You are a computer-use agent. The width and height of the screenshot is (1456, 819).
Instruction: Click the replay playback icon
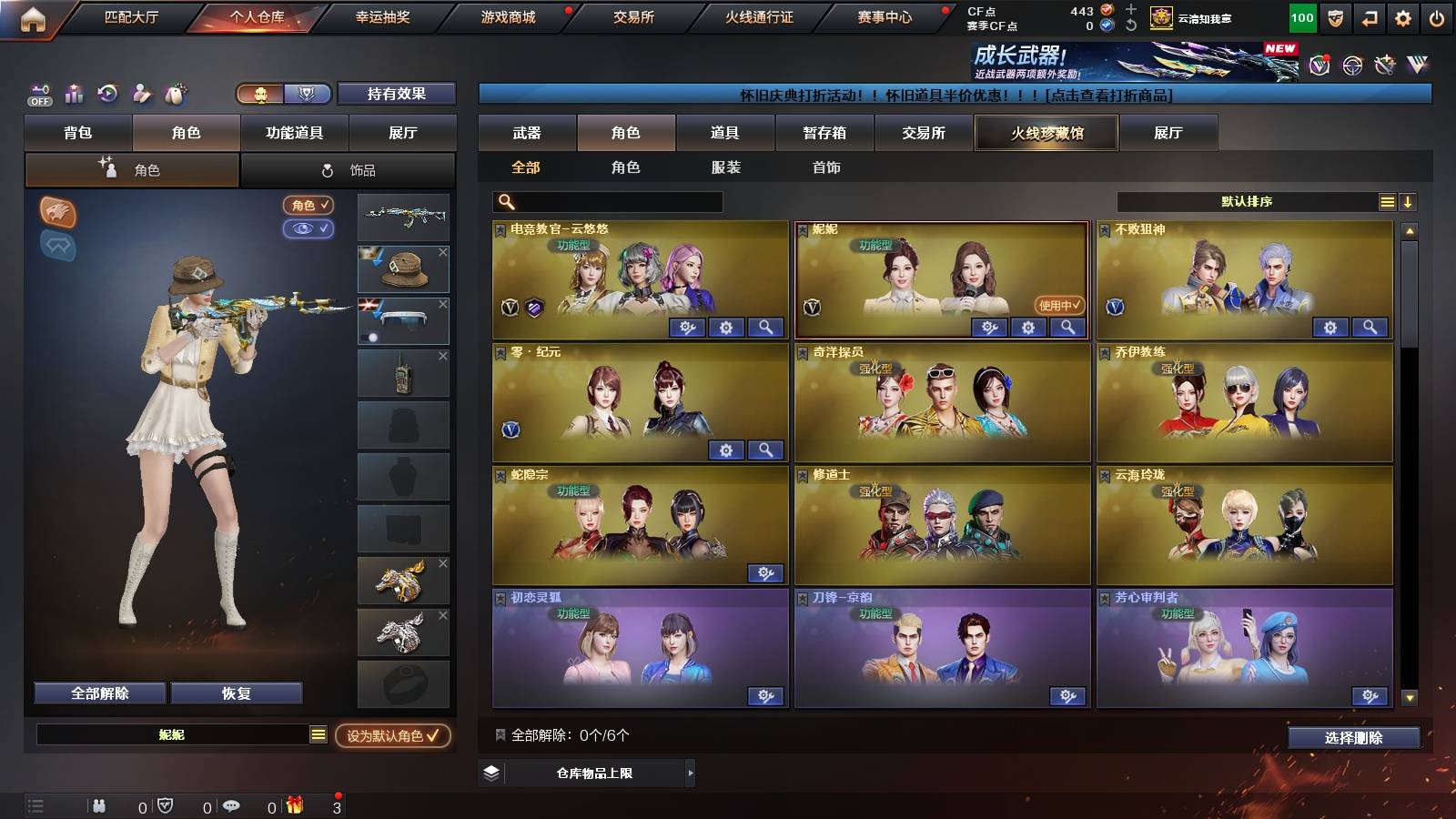(x=106, y=93)
